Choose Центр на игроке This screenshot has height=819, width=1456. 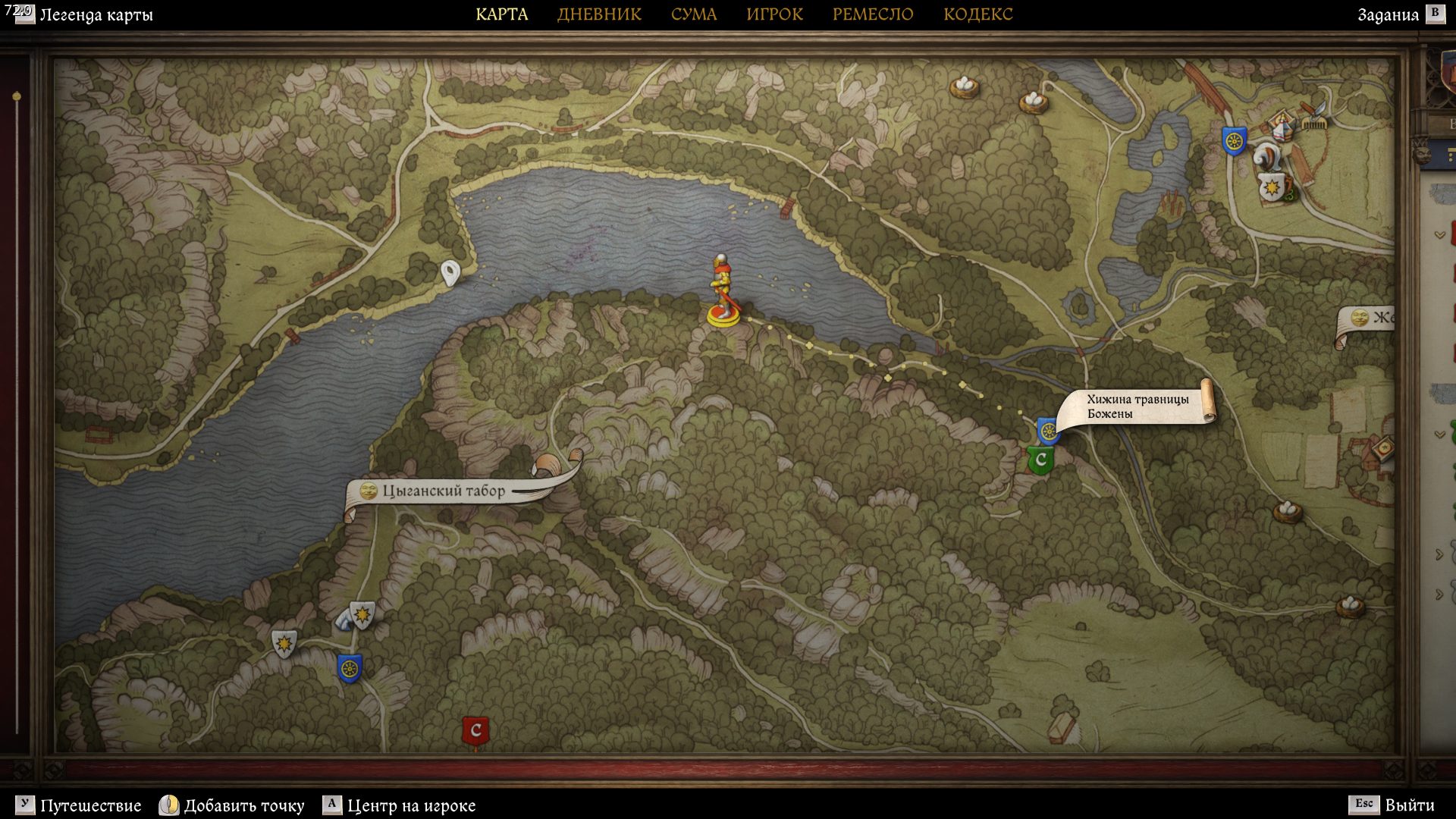(410, 805)
